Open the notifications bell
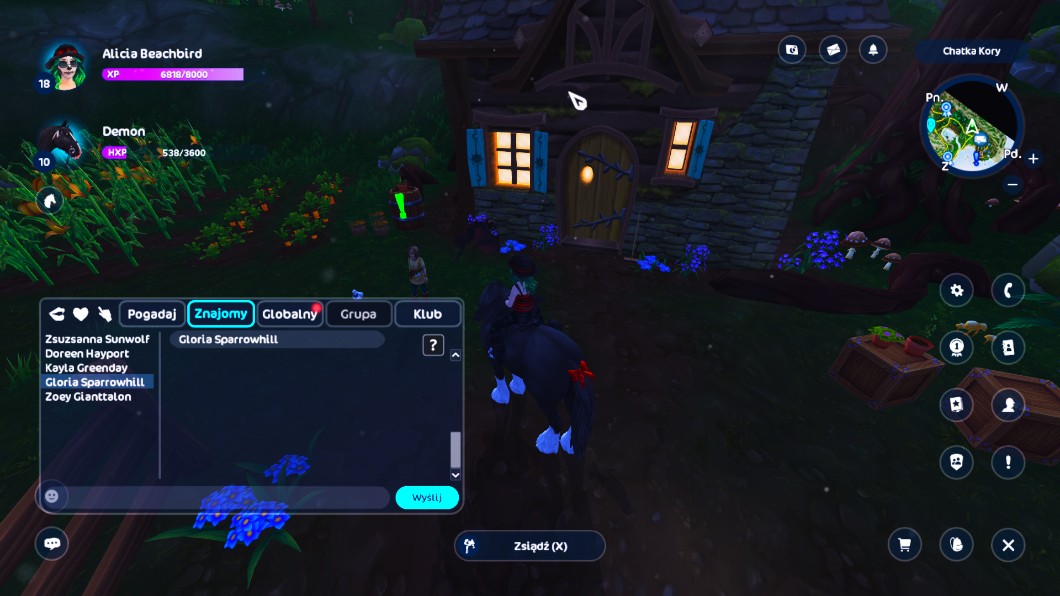This screenshot has width=1060, height=596. (x=873, y=50)
